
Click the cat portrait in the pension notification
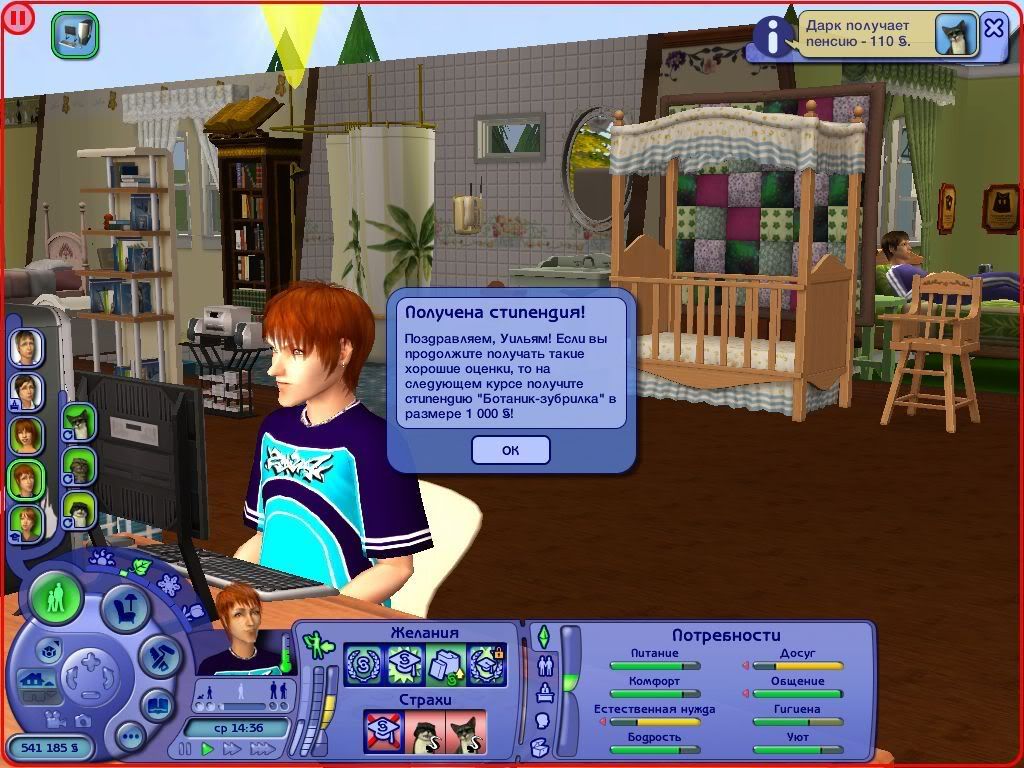pyautogui.click(x=955, y=34)
